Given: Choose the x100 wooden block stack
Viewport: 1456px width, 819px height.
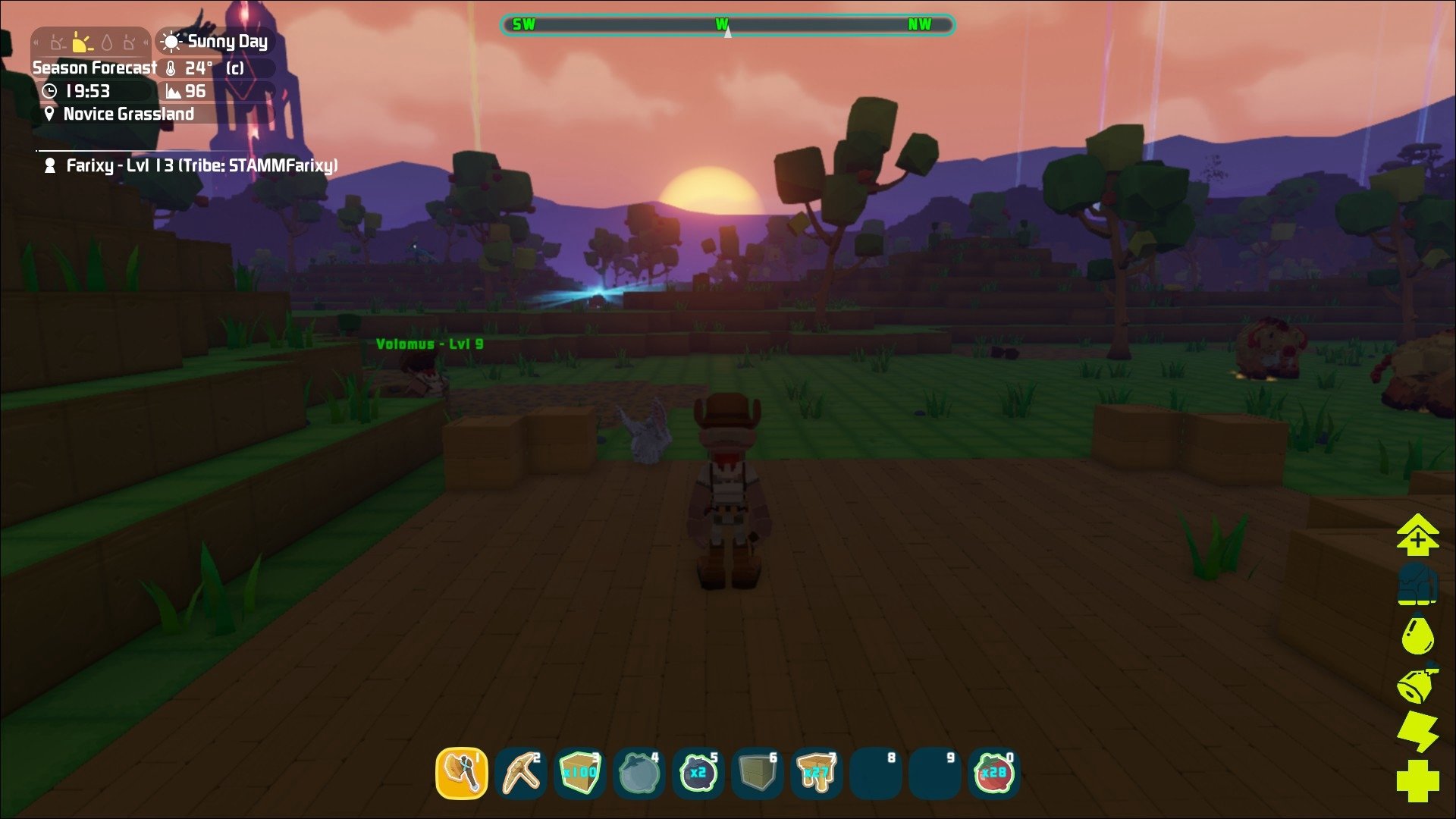Looking at the screenshot, I should [580, 773].
